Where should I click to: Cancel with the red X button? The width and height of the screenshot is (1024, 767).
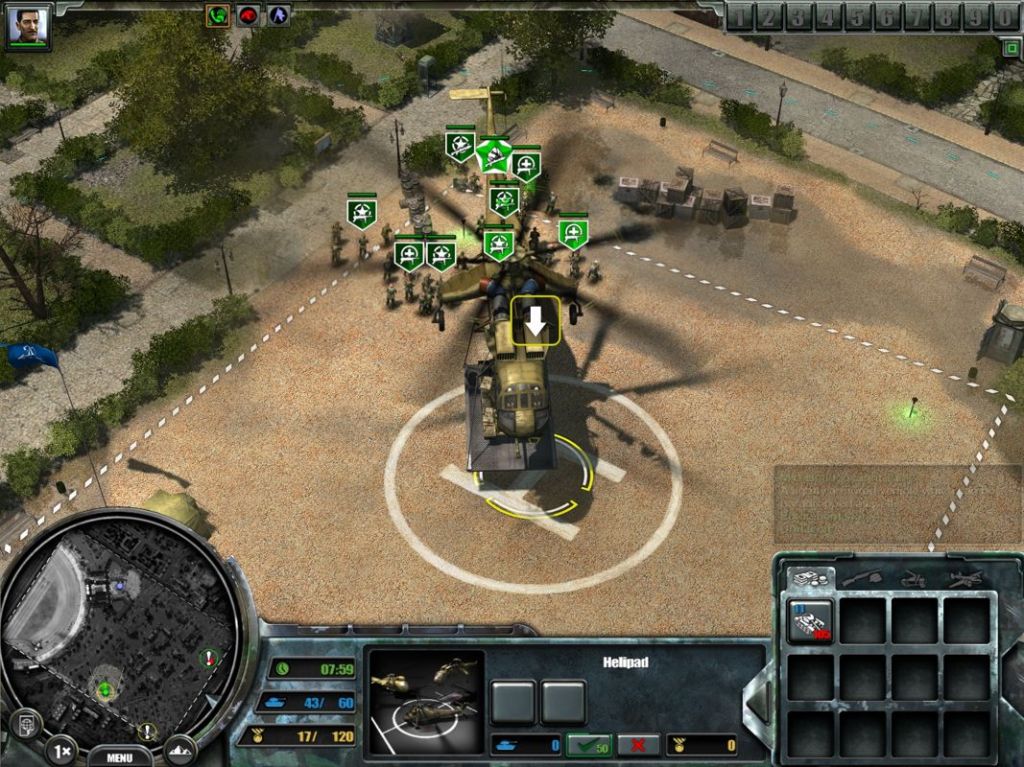pos(638,745)
